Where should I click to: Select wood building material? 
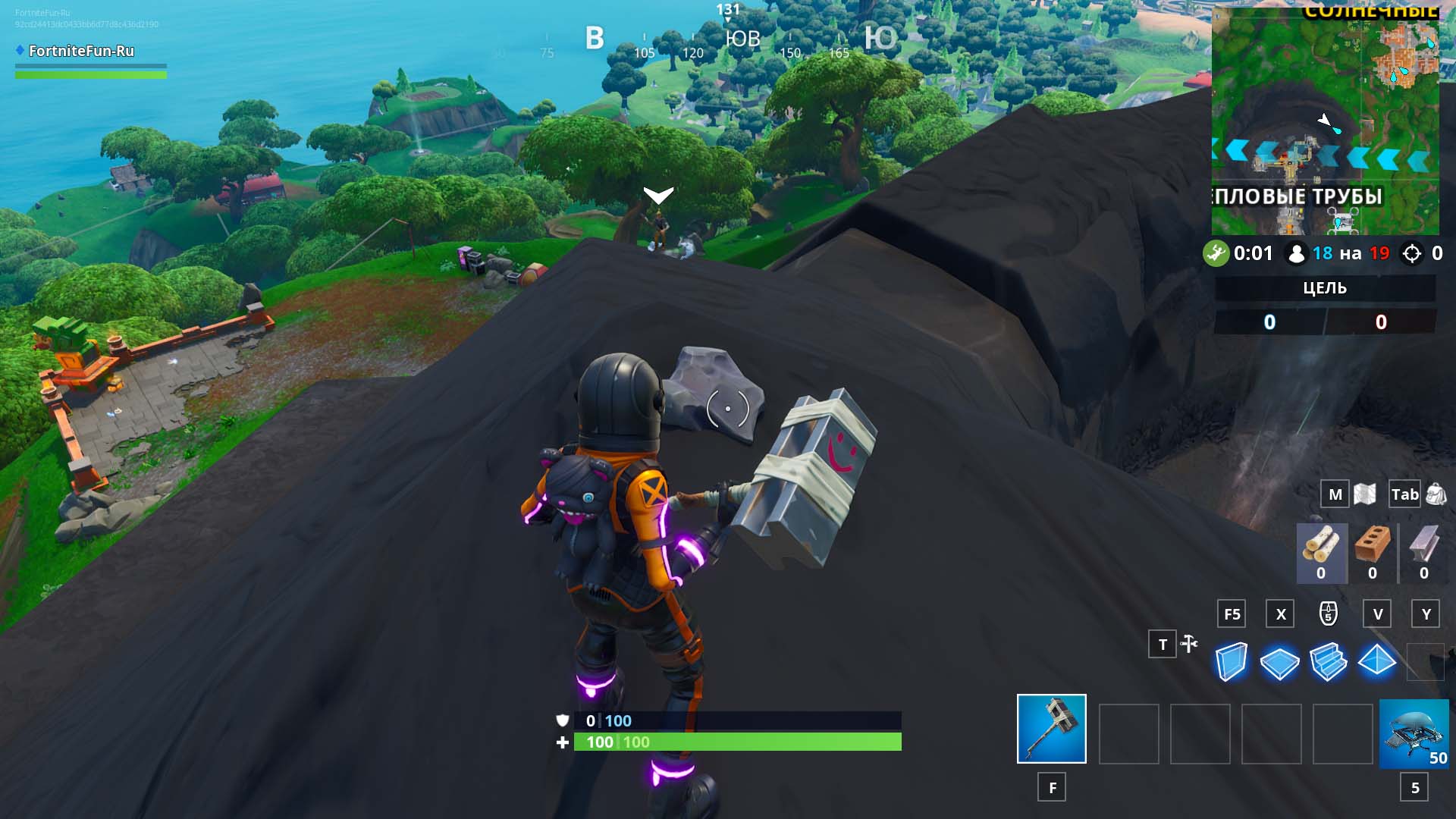[x=1321, y=553]
